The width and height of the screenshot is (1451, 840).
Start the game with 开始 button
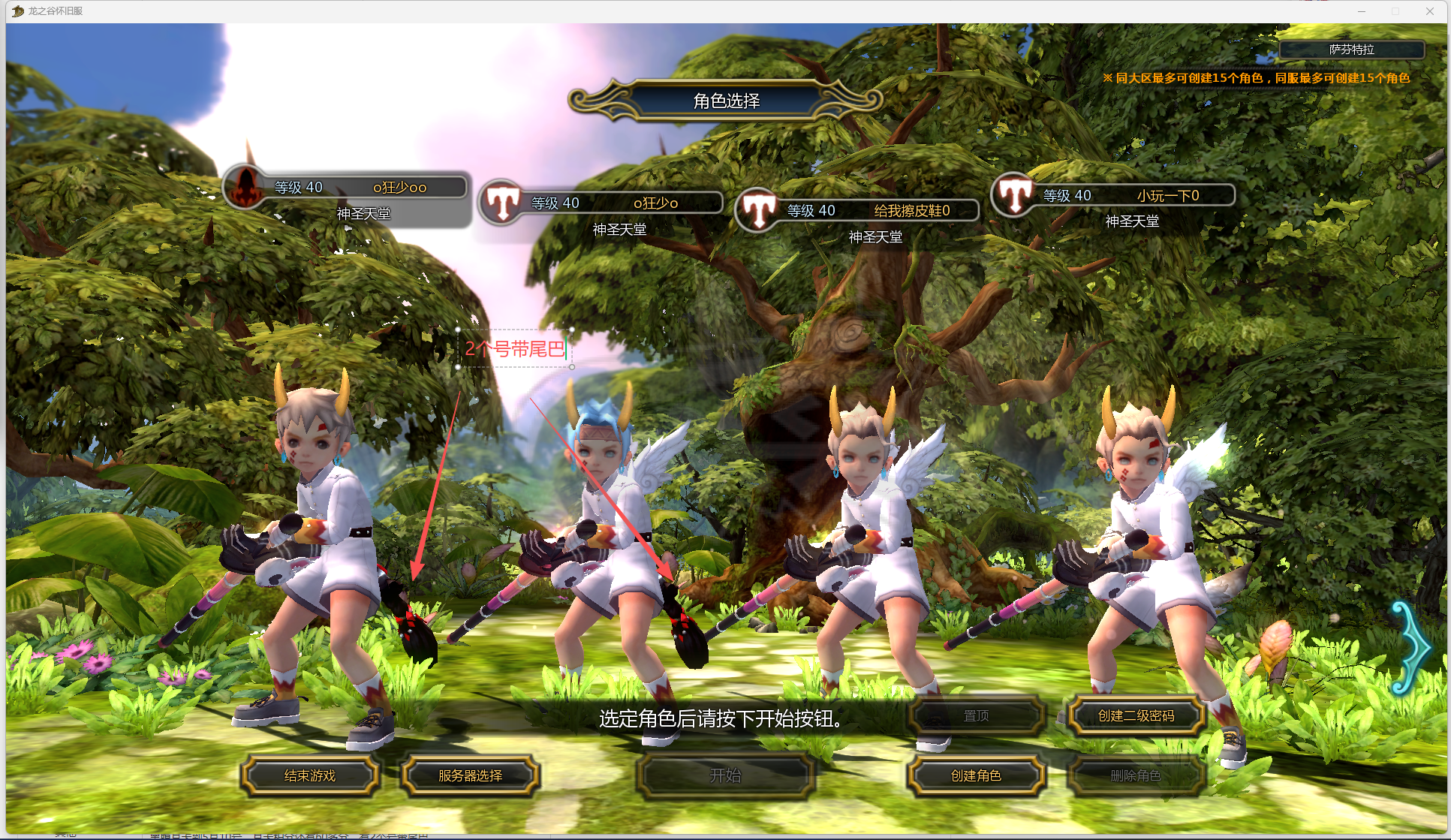[x=725, y=775]
